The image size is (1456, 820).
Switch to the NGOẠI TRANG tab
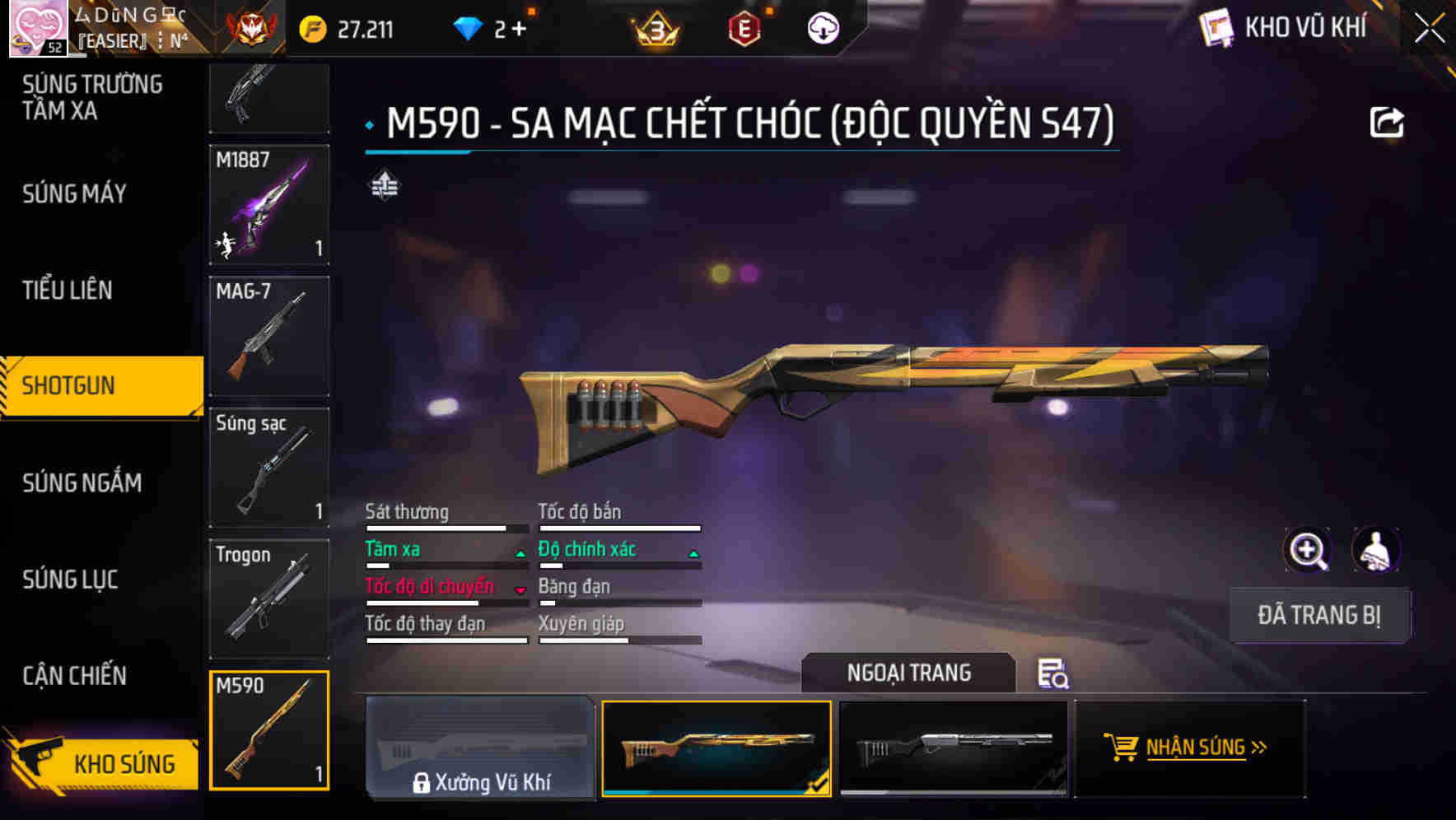(x=908, y=673)
